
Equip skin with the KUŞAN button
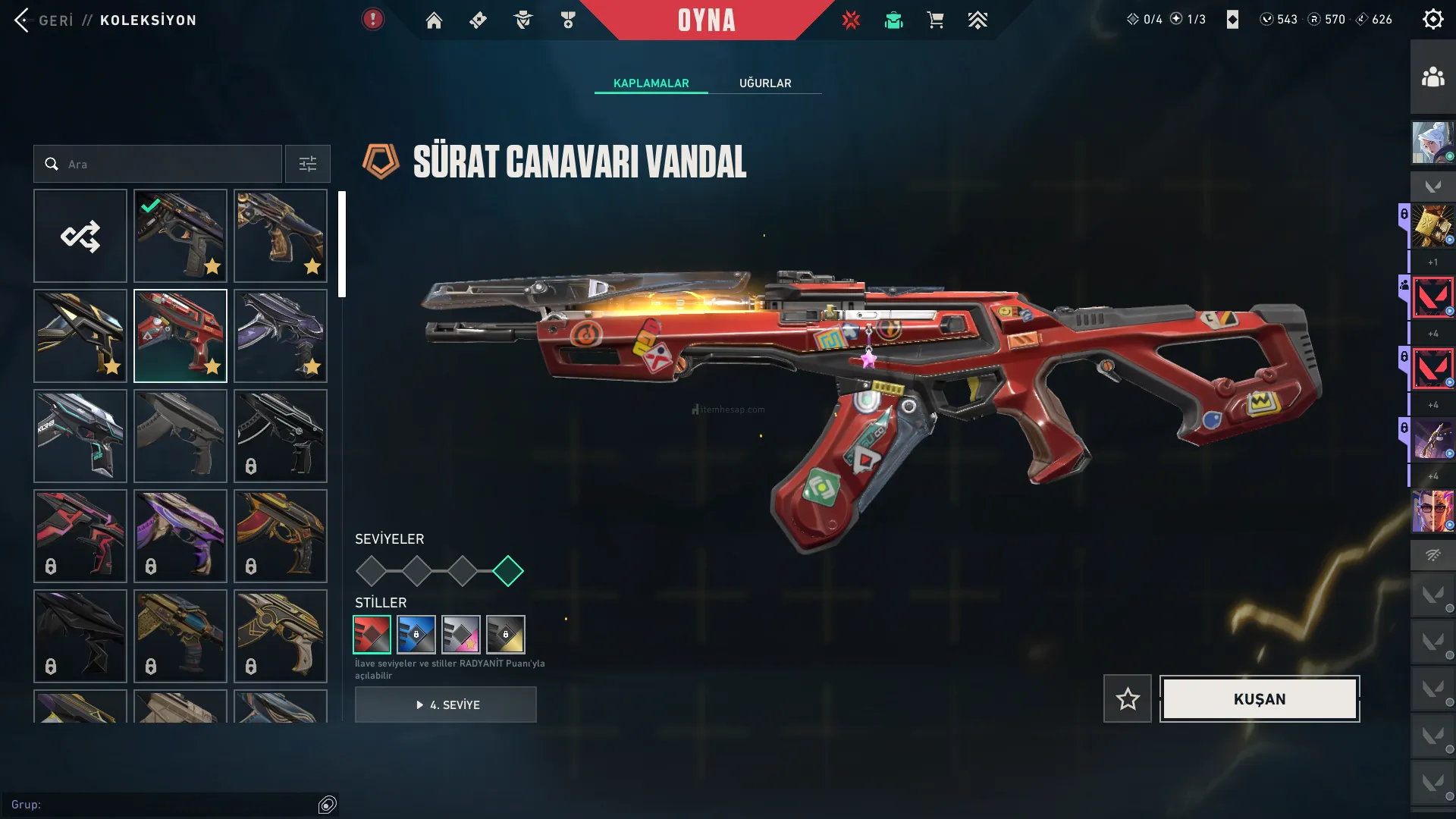(1260, 699)
